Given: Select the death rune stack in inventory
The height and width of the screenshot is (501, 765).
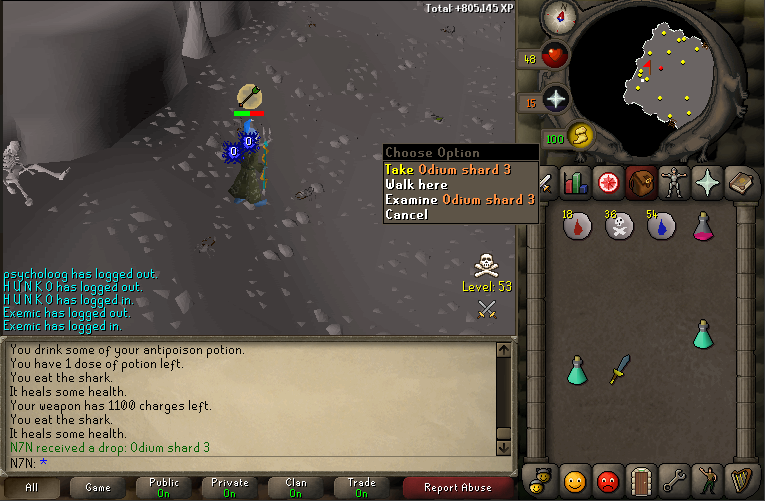Looking at the screenshot, I should (x=618, y=227).
